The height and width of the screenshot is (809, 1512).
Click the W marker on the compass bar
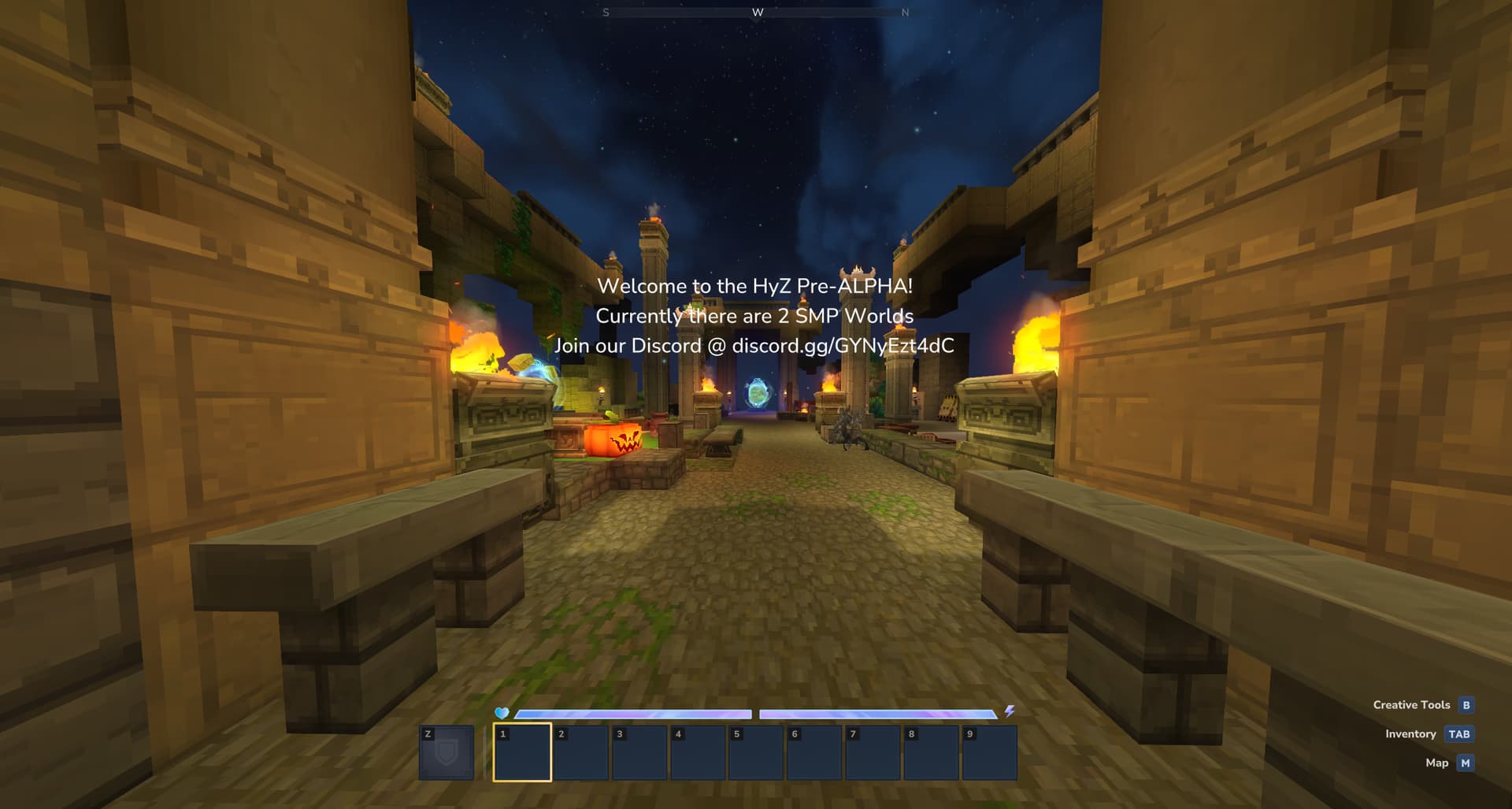(758, 13)
